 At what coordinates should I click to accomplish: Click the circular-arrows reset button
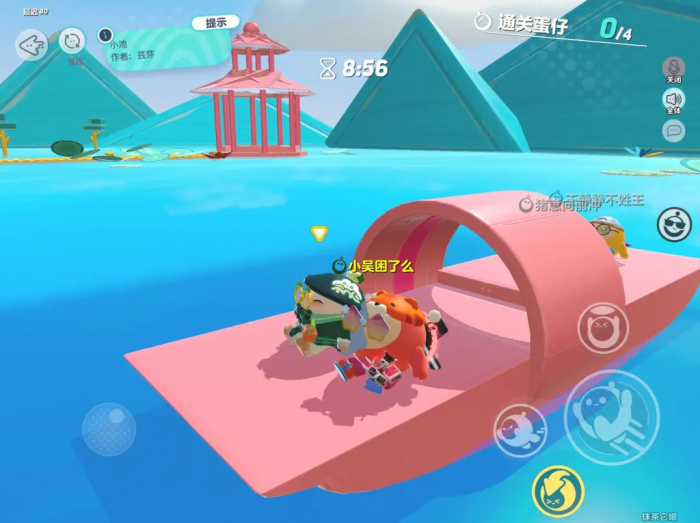pyautogui.click(x=72, y=41)
